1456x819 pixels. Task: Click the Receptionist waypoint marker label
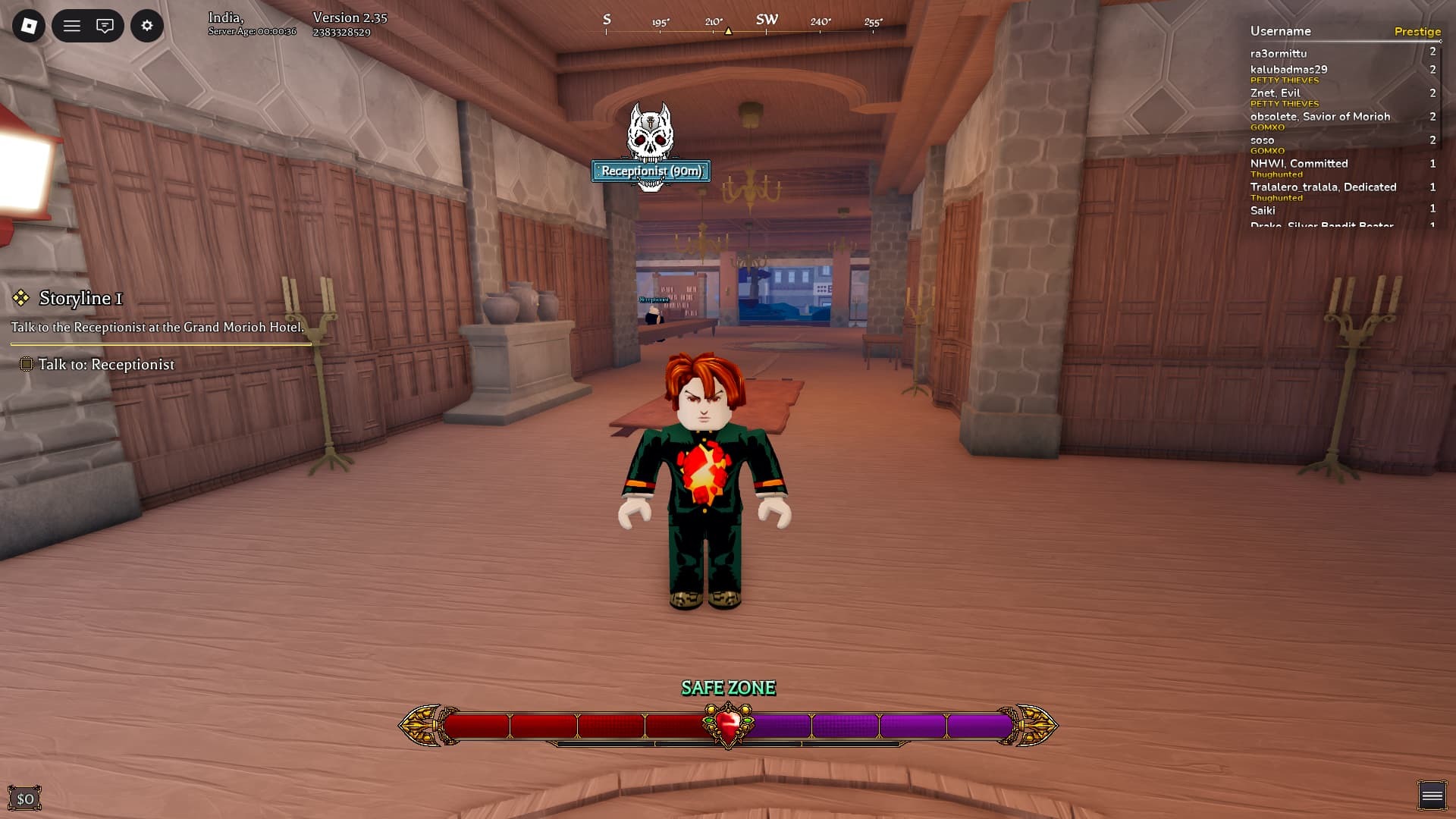(x=651, y=171)
